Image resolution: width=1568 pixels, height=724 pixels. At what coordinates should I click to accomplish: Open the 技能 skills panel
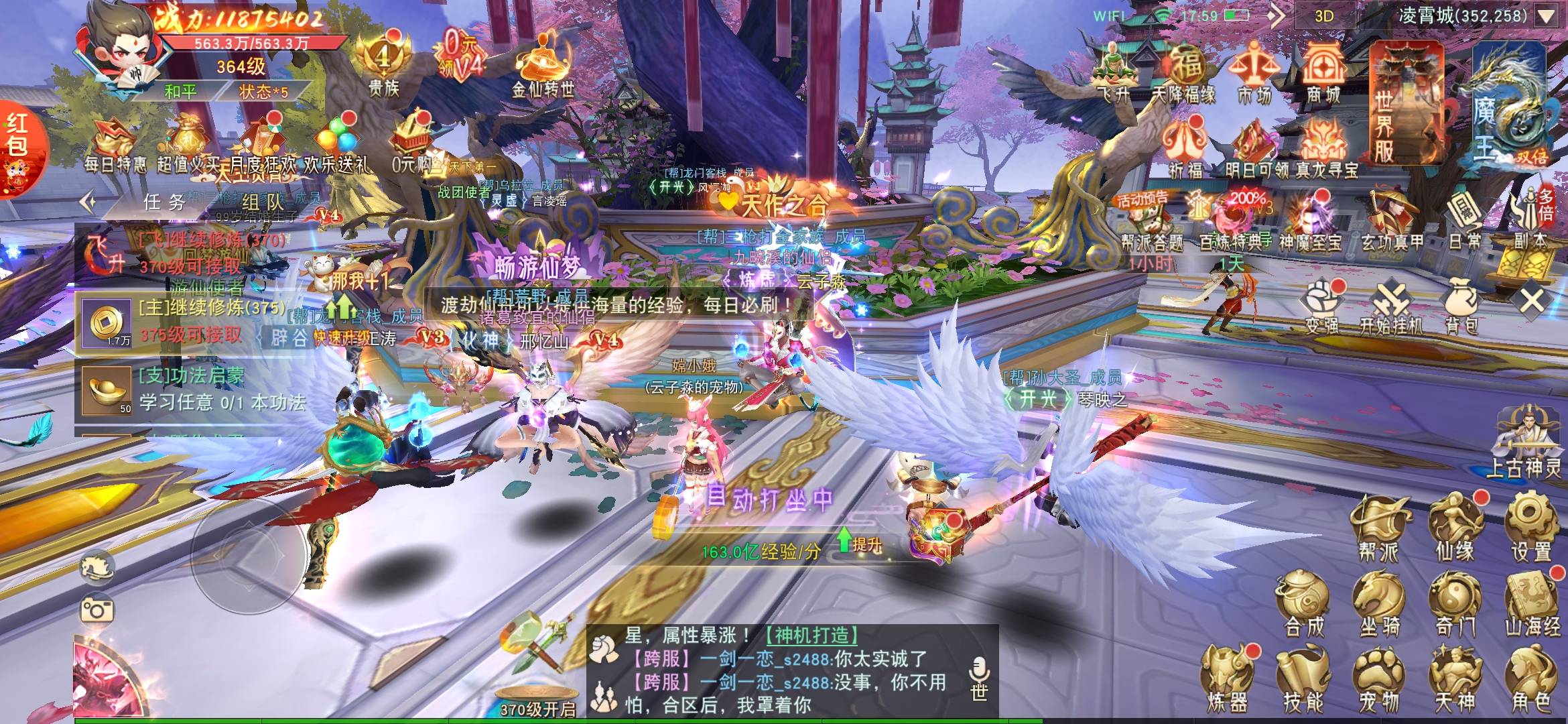pos(1303,680)
